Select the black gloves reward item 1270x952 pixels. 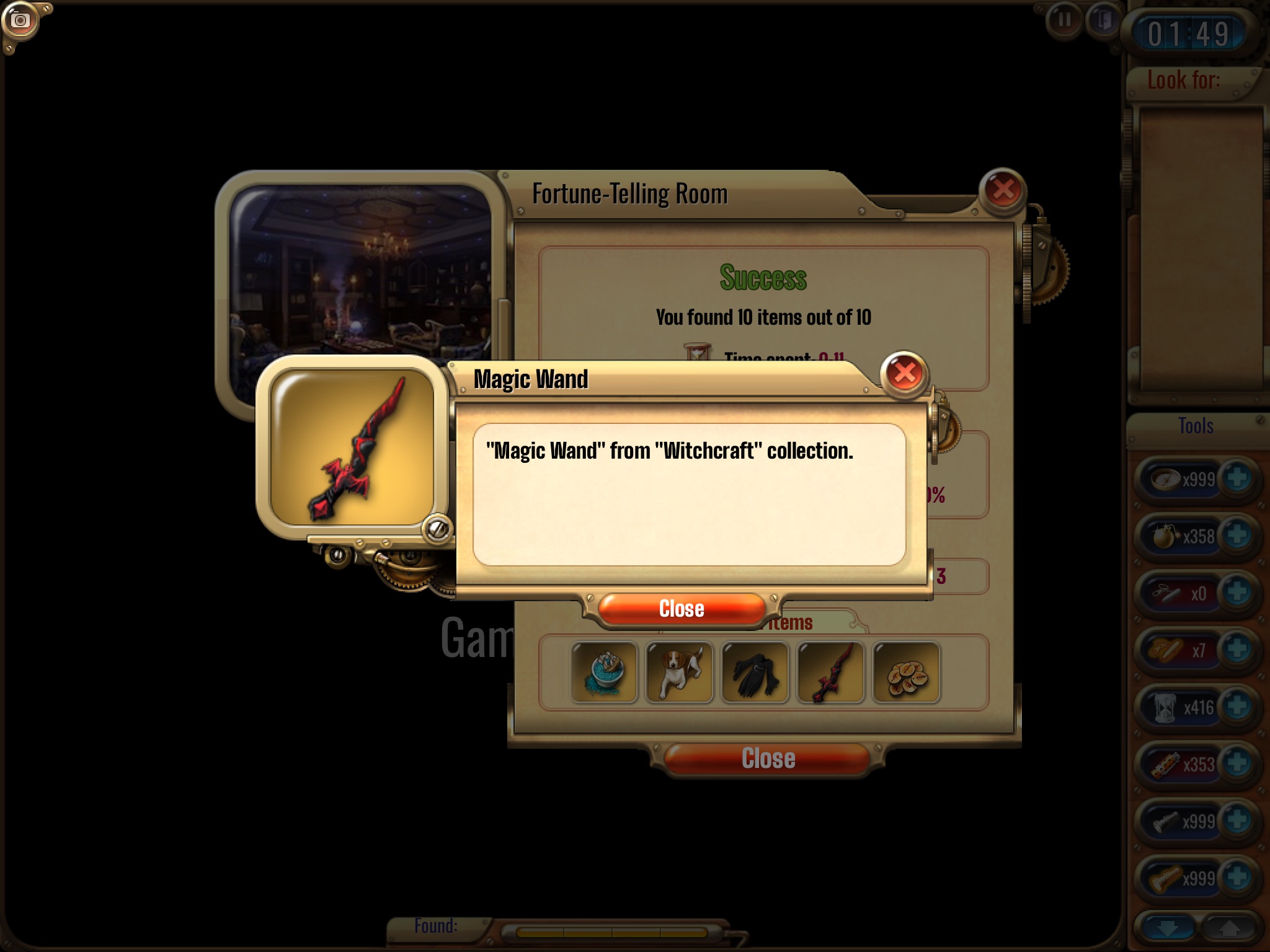[755, 672]
